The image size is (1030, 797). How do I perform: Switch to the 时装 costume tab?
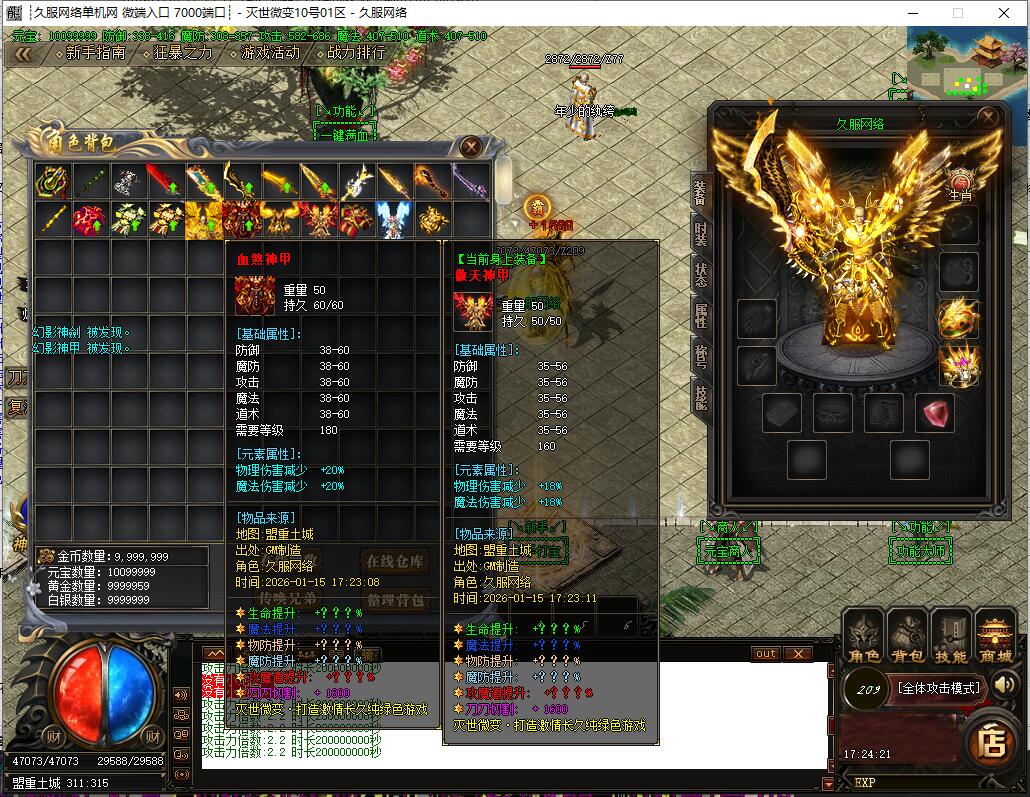pos(700,233)
